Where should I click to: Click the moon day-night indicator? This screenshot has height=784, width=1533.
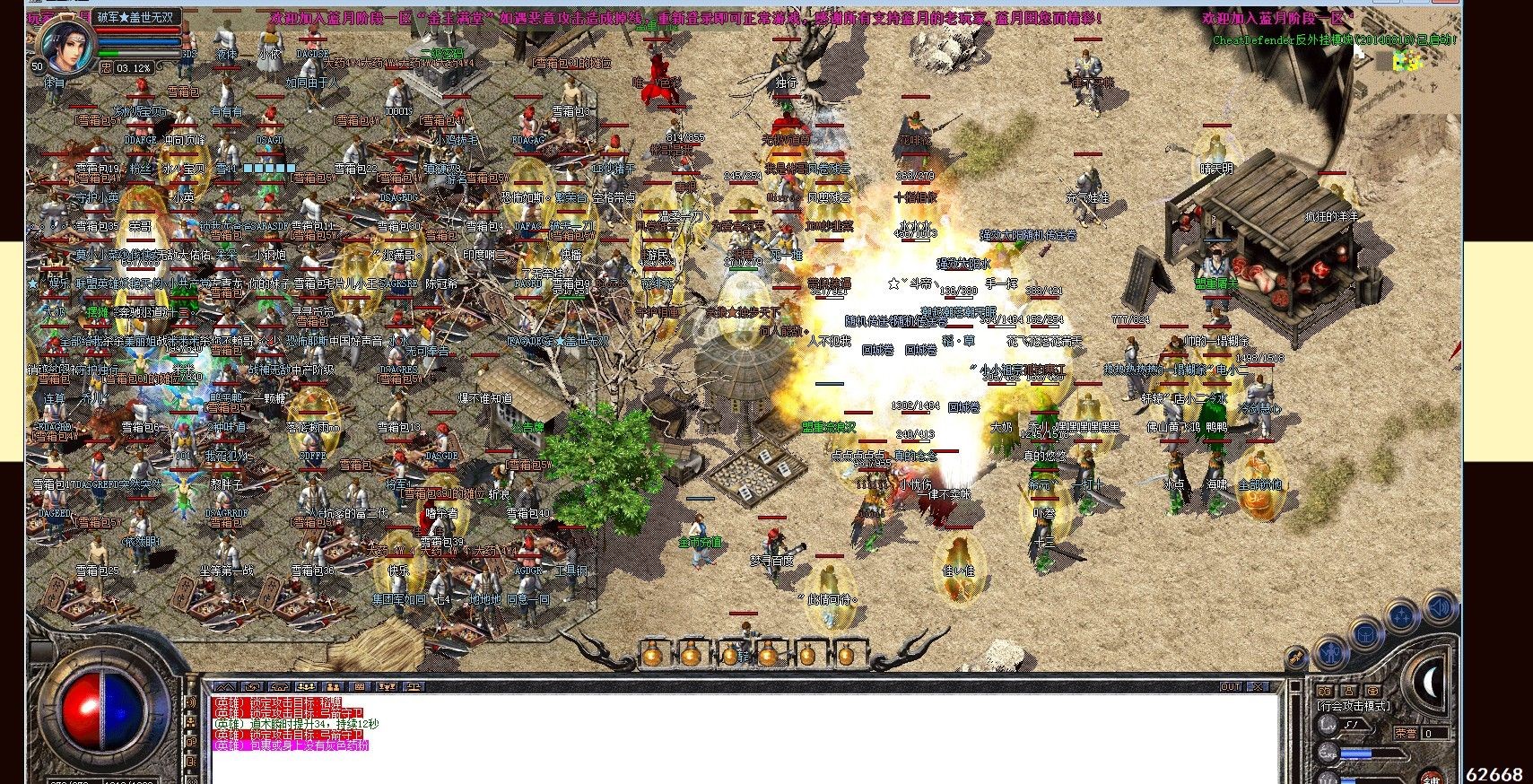(1429, 684)
